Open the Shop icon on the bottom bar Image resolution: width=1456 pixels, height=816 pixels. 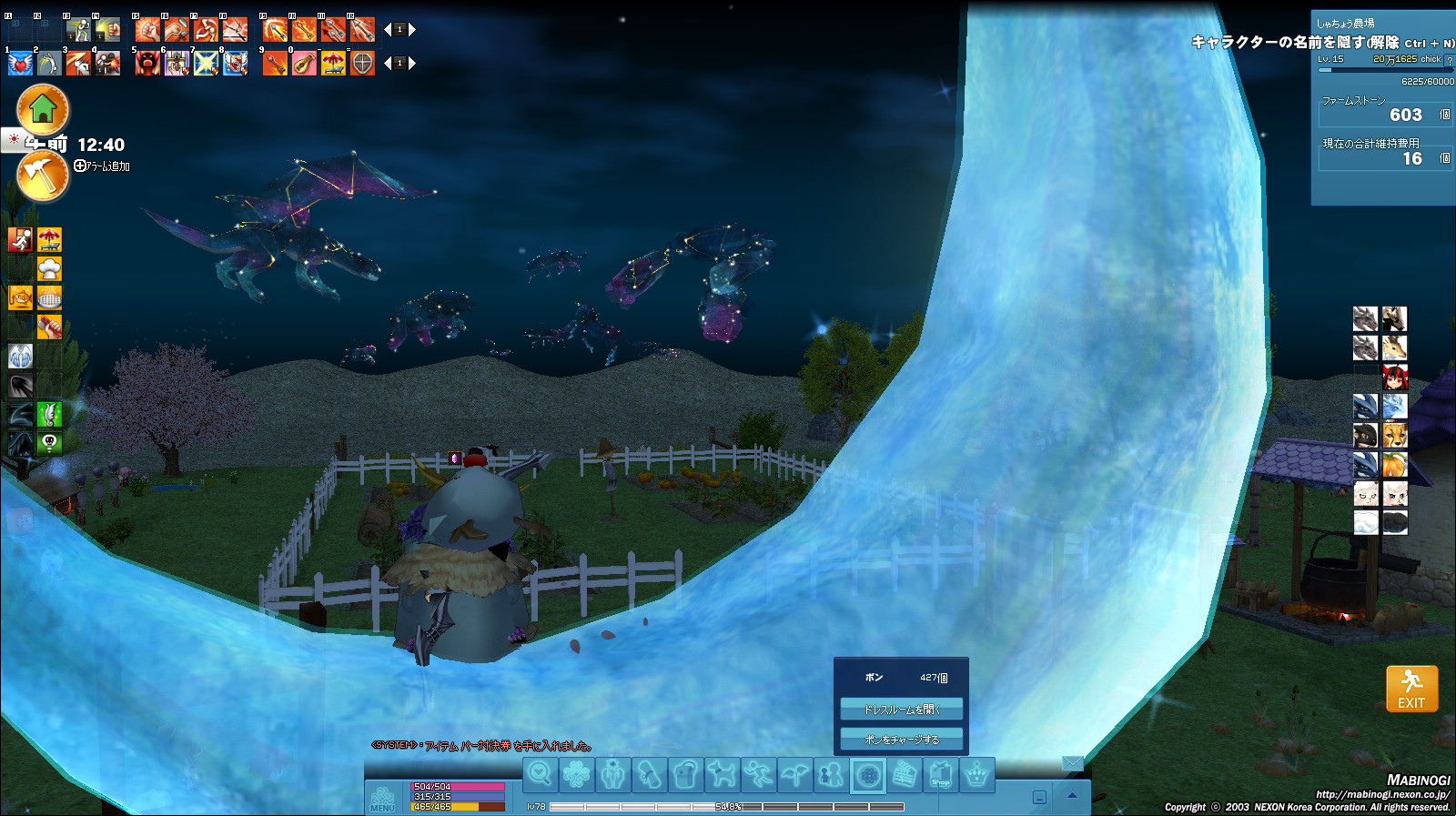pos(940,776)
